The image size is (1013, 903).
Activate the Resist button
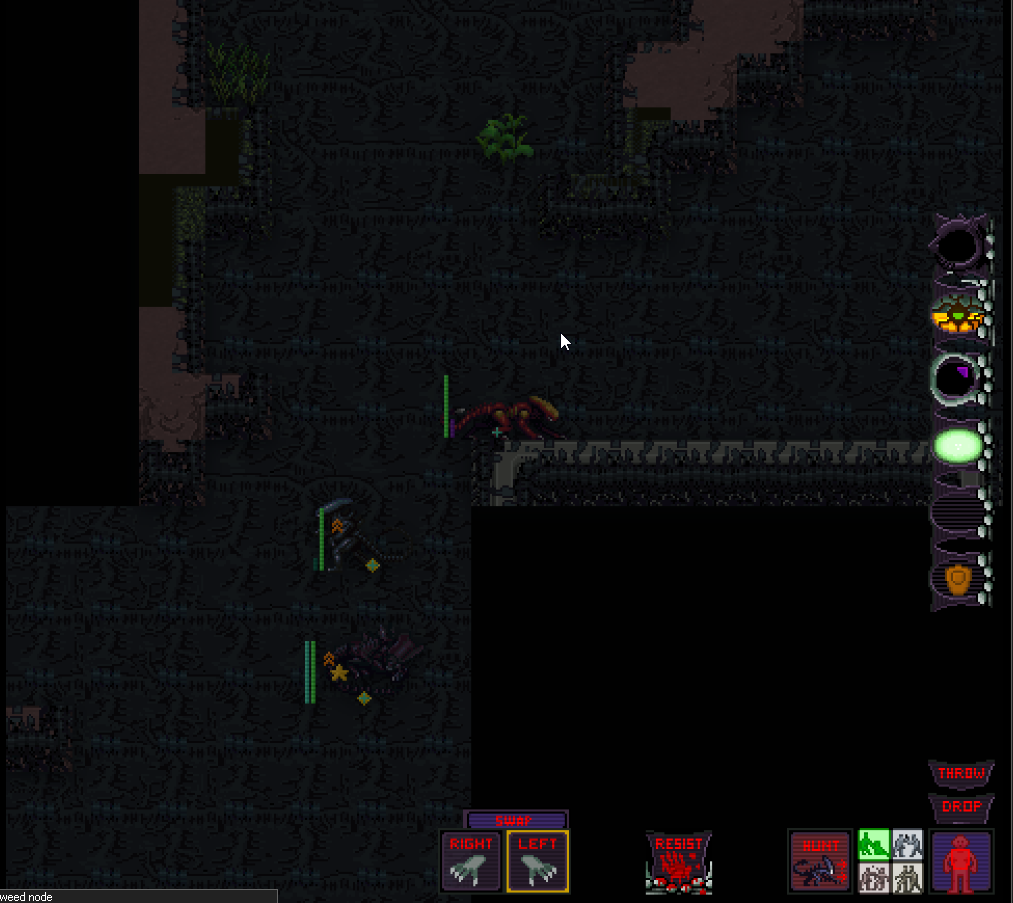tap(679, 861)
